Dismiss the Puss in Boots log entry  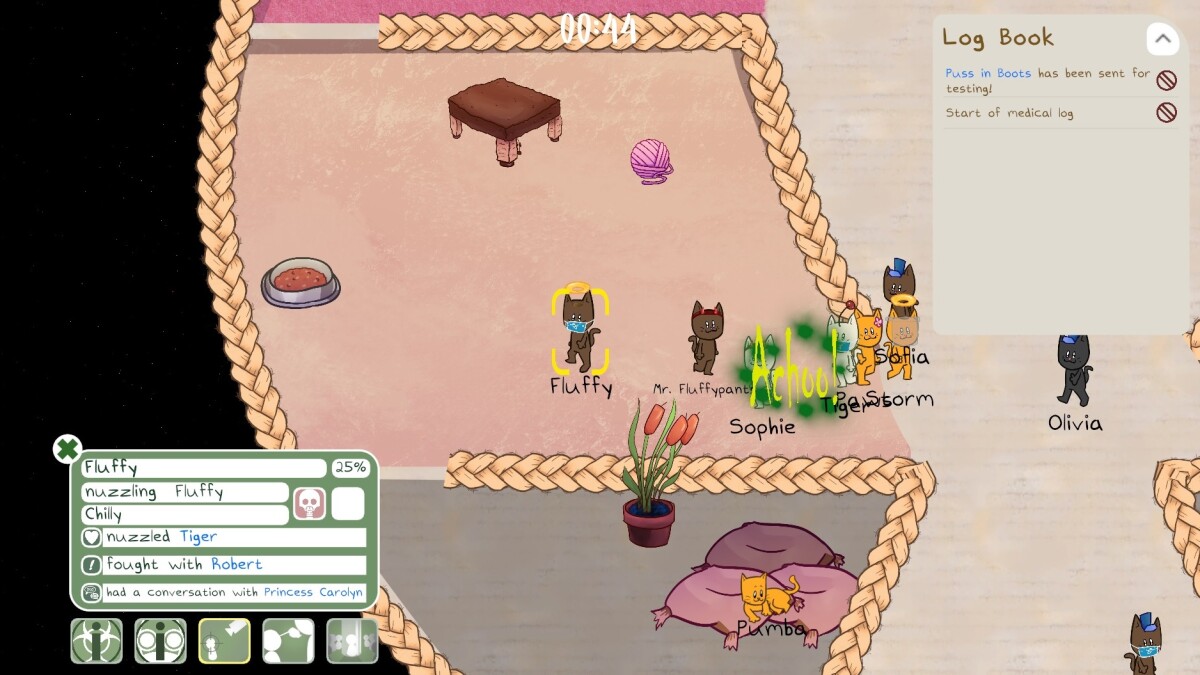pyautogui.click(x=1166, y=80)
